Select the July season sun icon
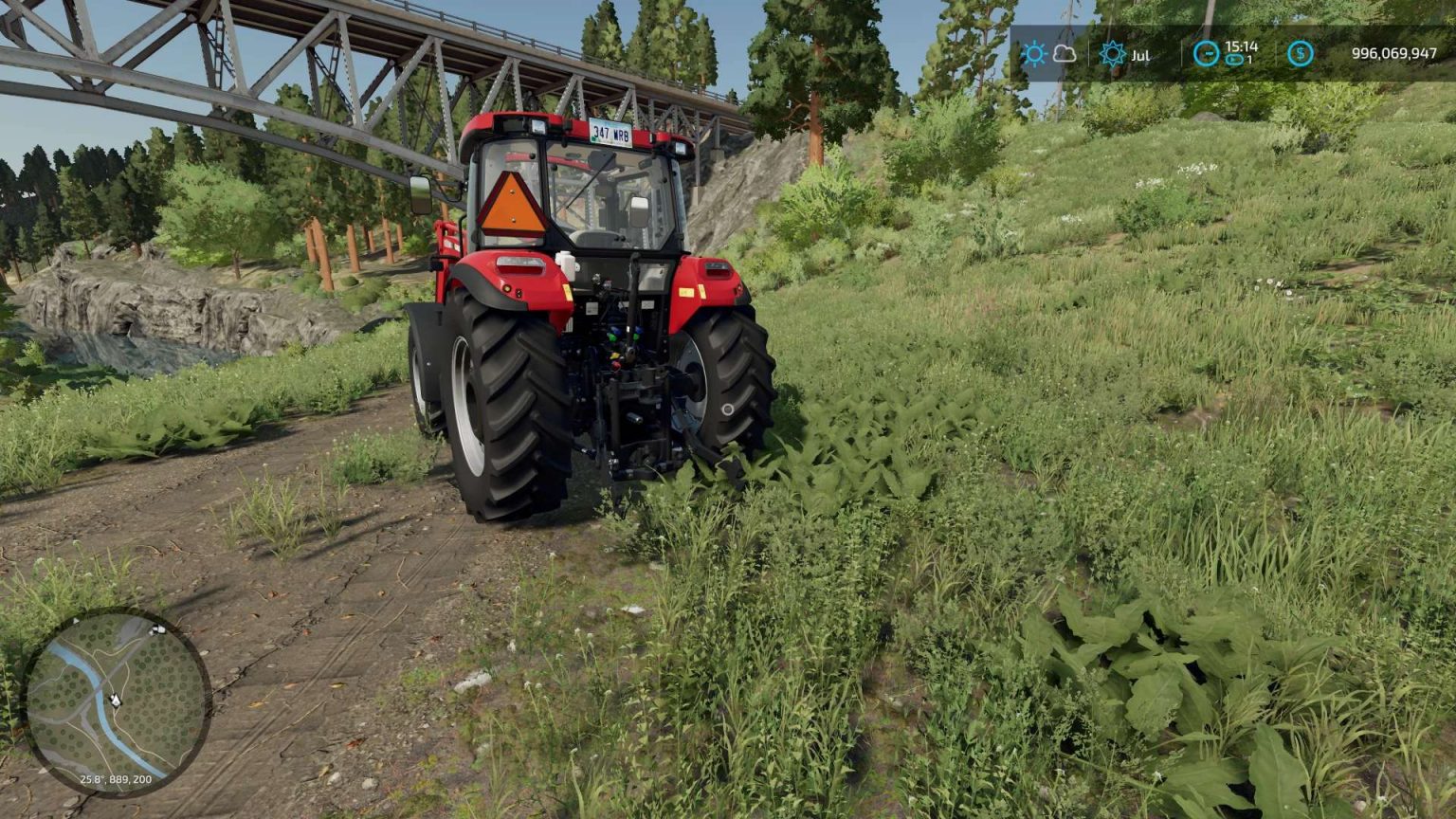This screenshot has width=1456, height=819. click(x=1113, y=52)
